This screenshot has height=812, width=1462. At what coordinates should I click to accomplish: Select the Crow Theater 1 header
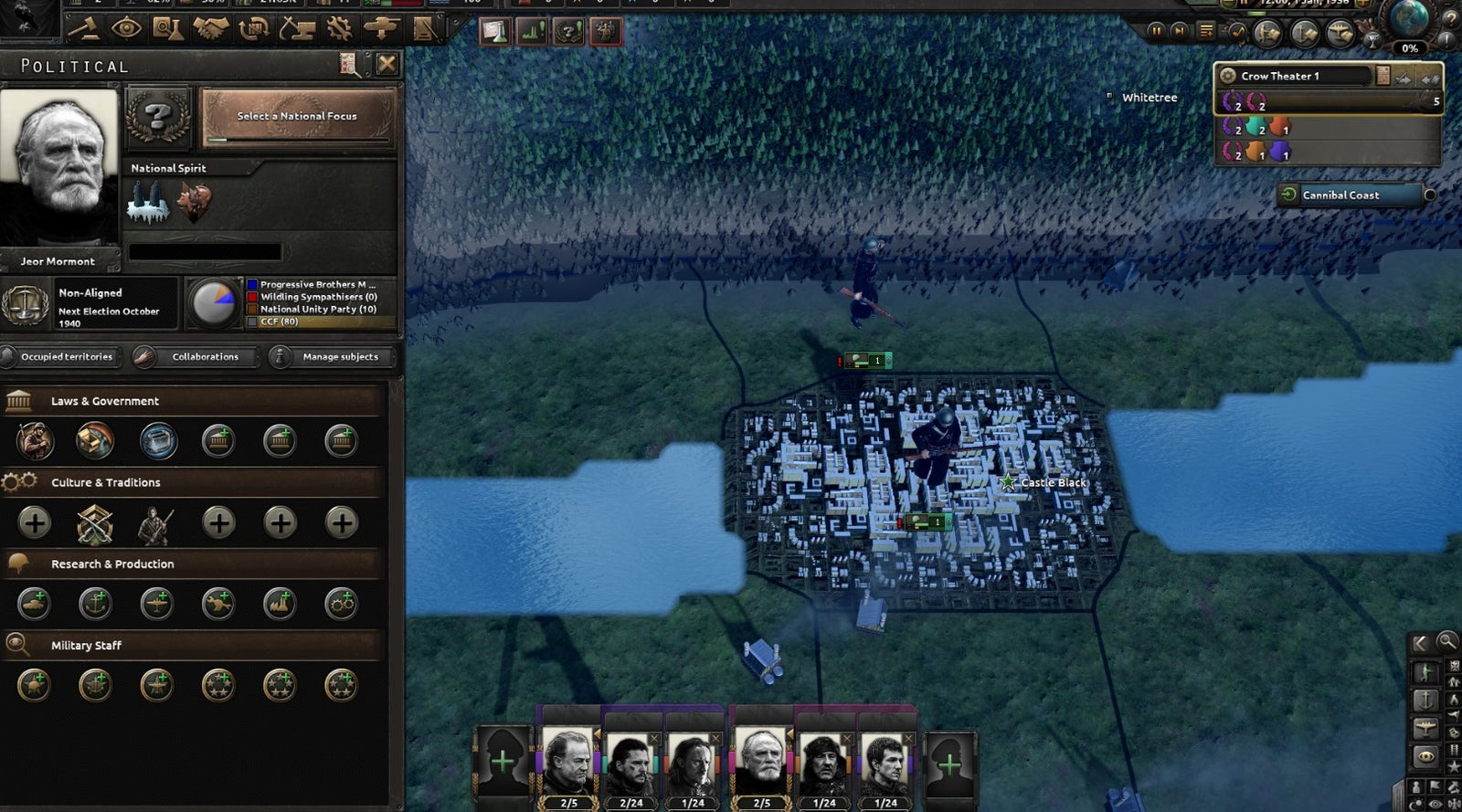pos(1298,76)
